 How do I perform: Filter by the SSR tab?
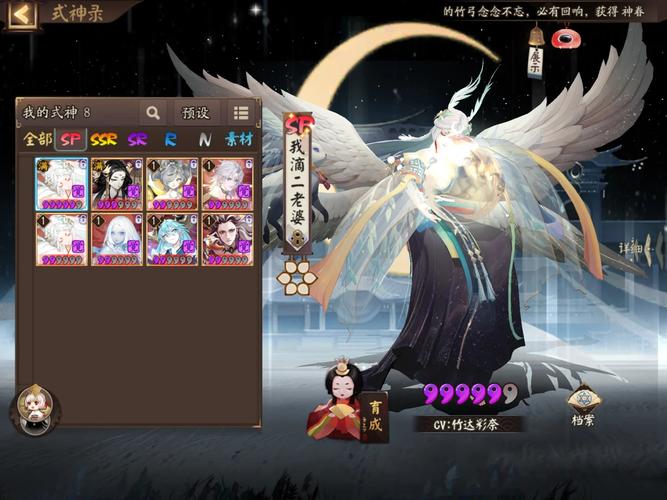[104, 140]
